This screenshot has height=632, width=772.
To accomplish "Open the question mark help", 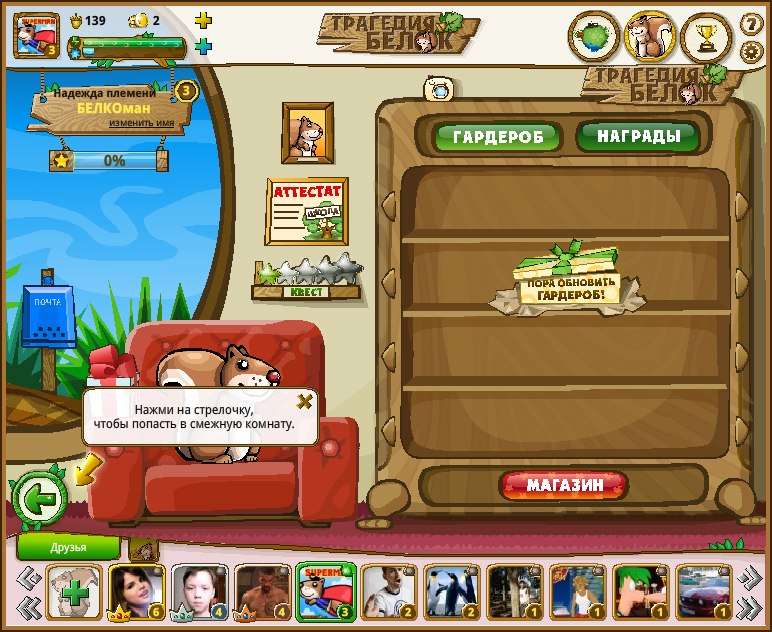I will click(x=752, y=23).
